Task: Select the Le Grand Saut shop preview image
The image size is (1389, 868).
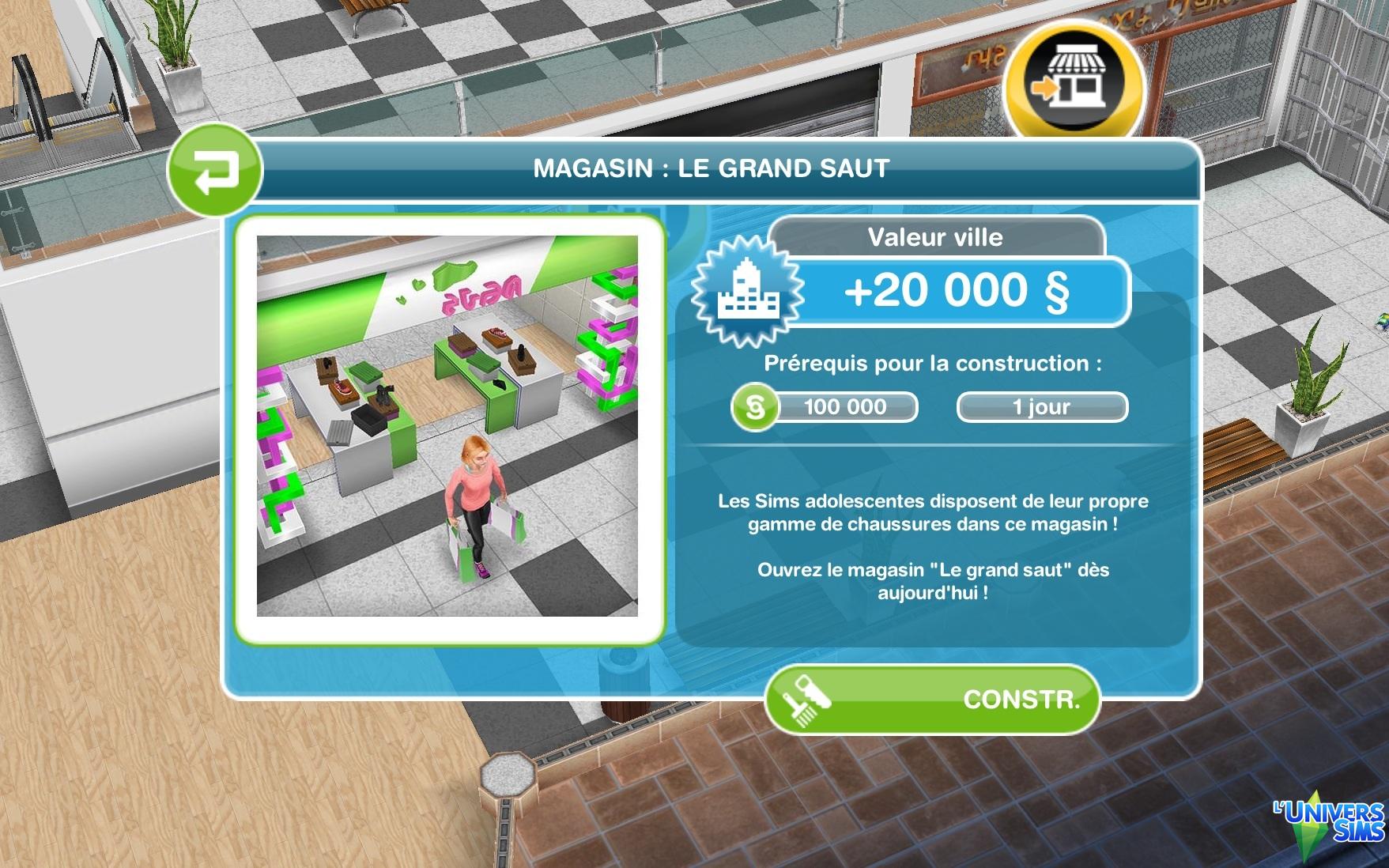Action: (447, 426)
